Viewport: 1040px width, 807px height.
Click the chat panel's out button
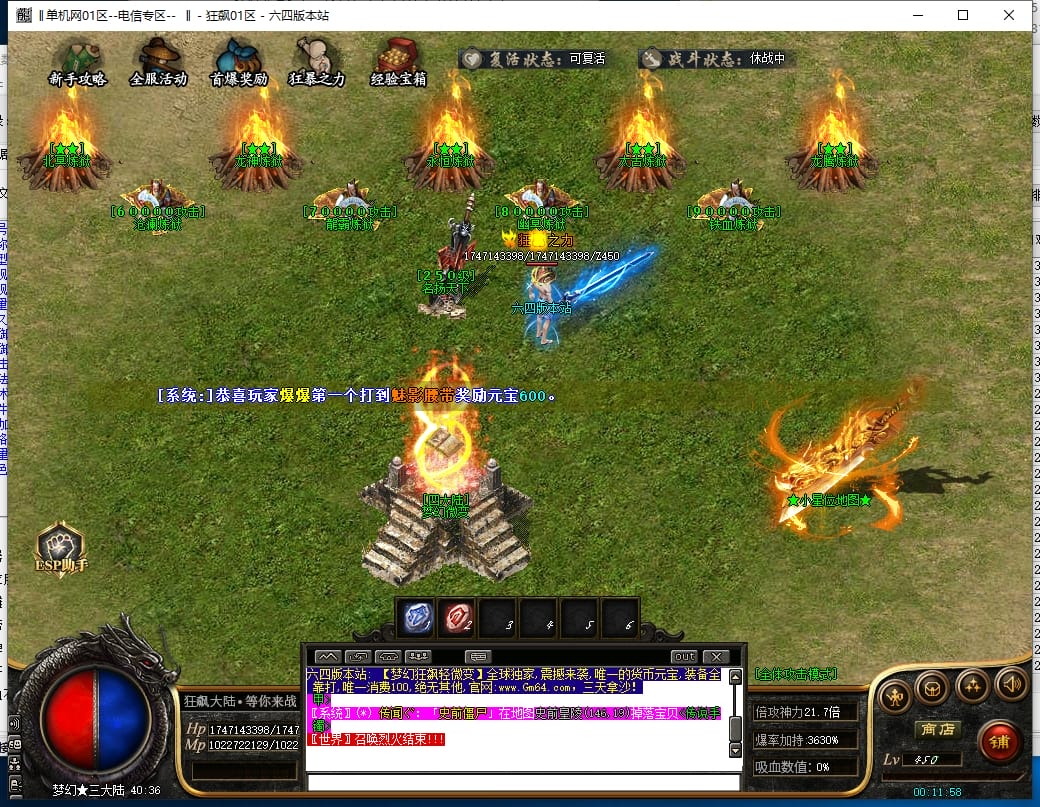684,657
